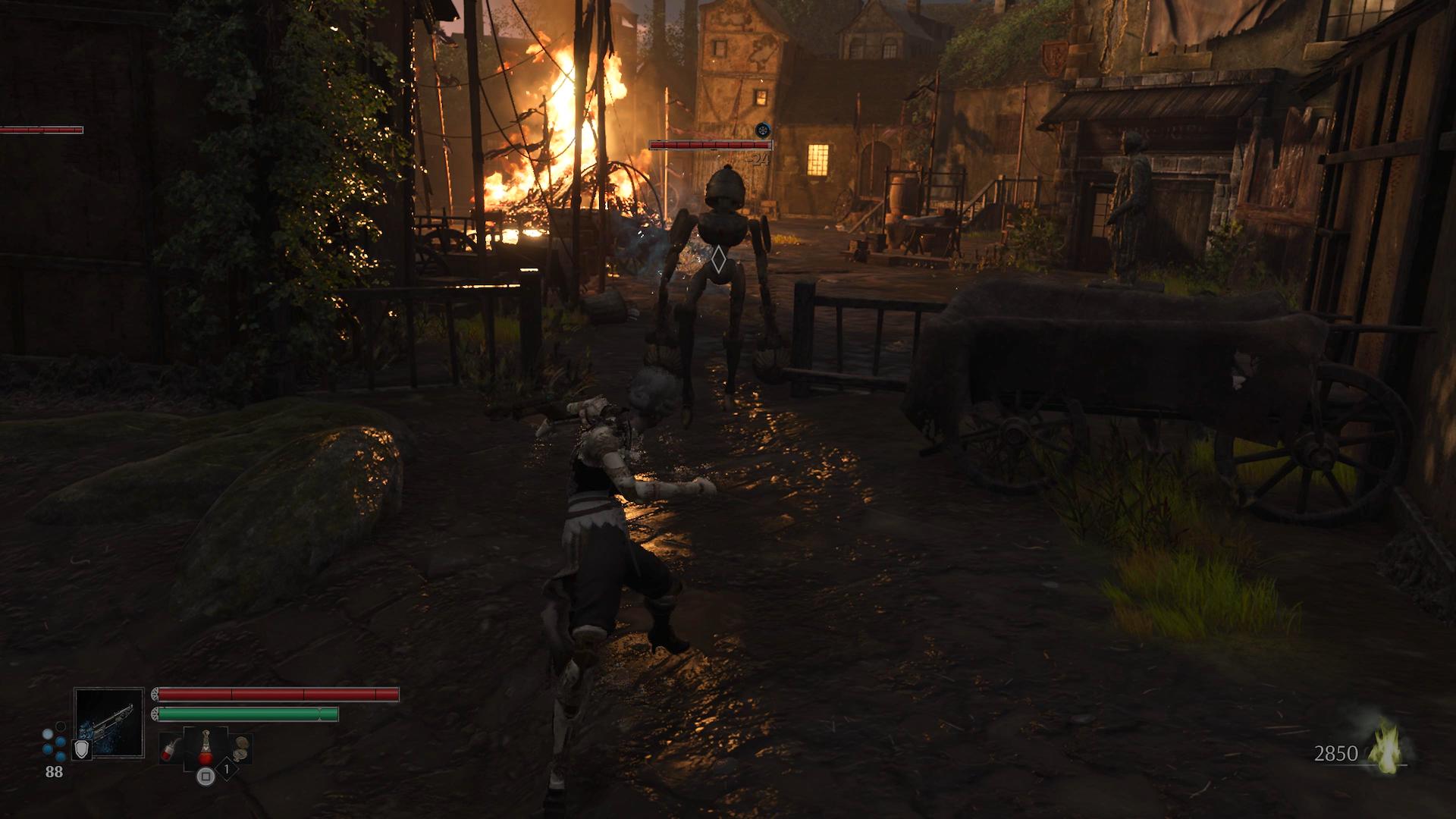Select the equipped weapon slot
Image resolution: width=1456 pixels, height=819 pixels.
point(109,722)
